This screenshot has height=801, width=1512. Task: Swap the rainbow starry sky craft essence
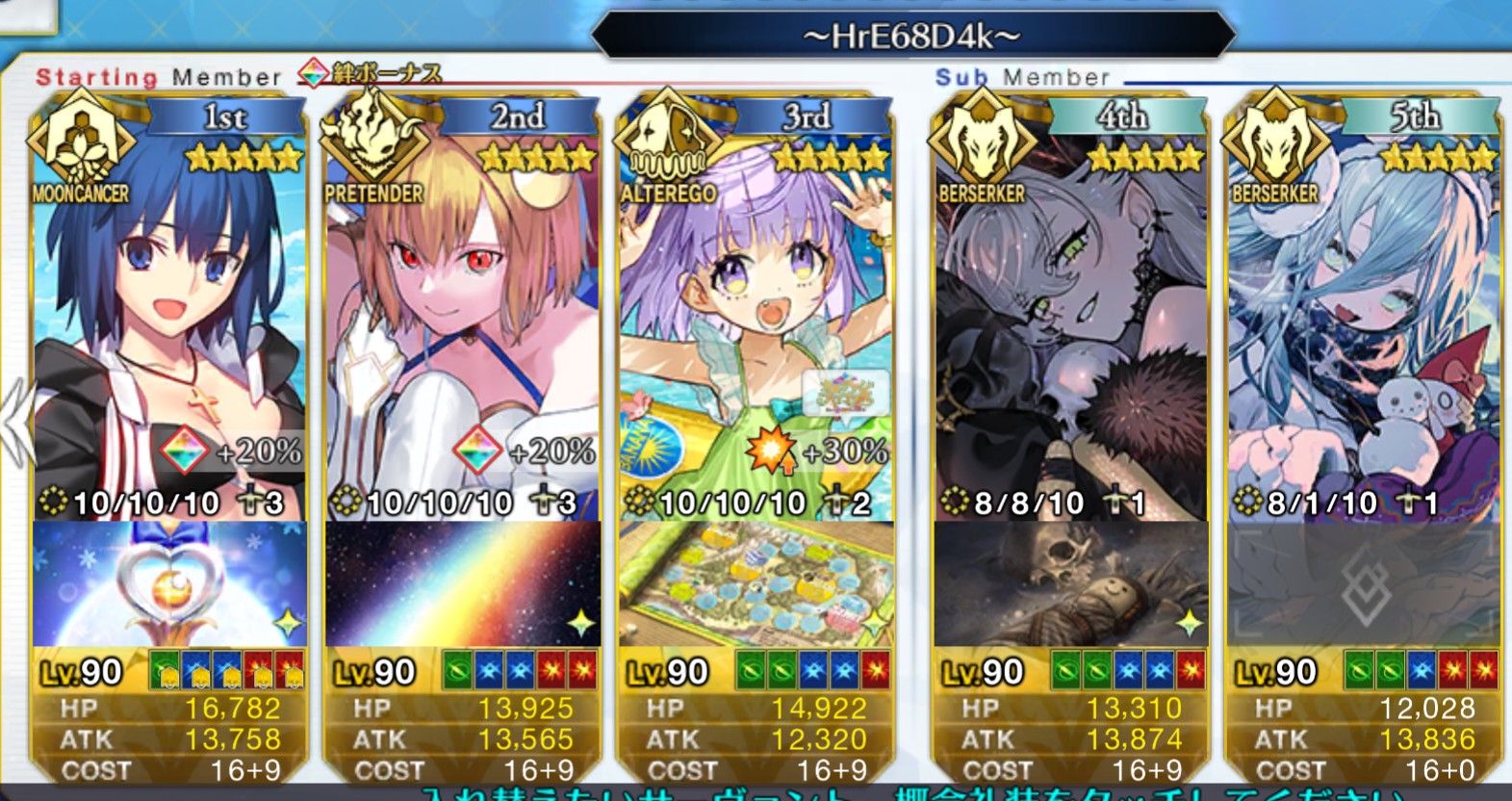(x=463, y=584)
